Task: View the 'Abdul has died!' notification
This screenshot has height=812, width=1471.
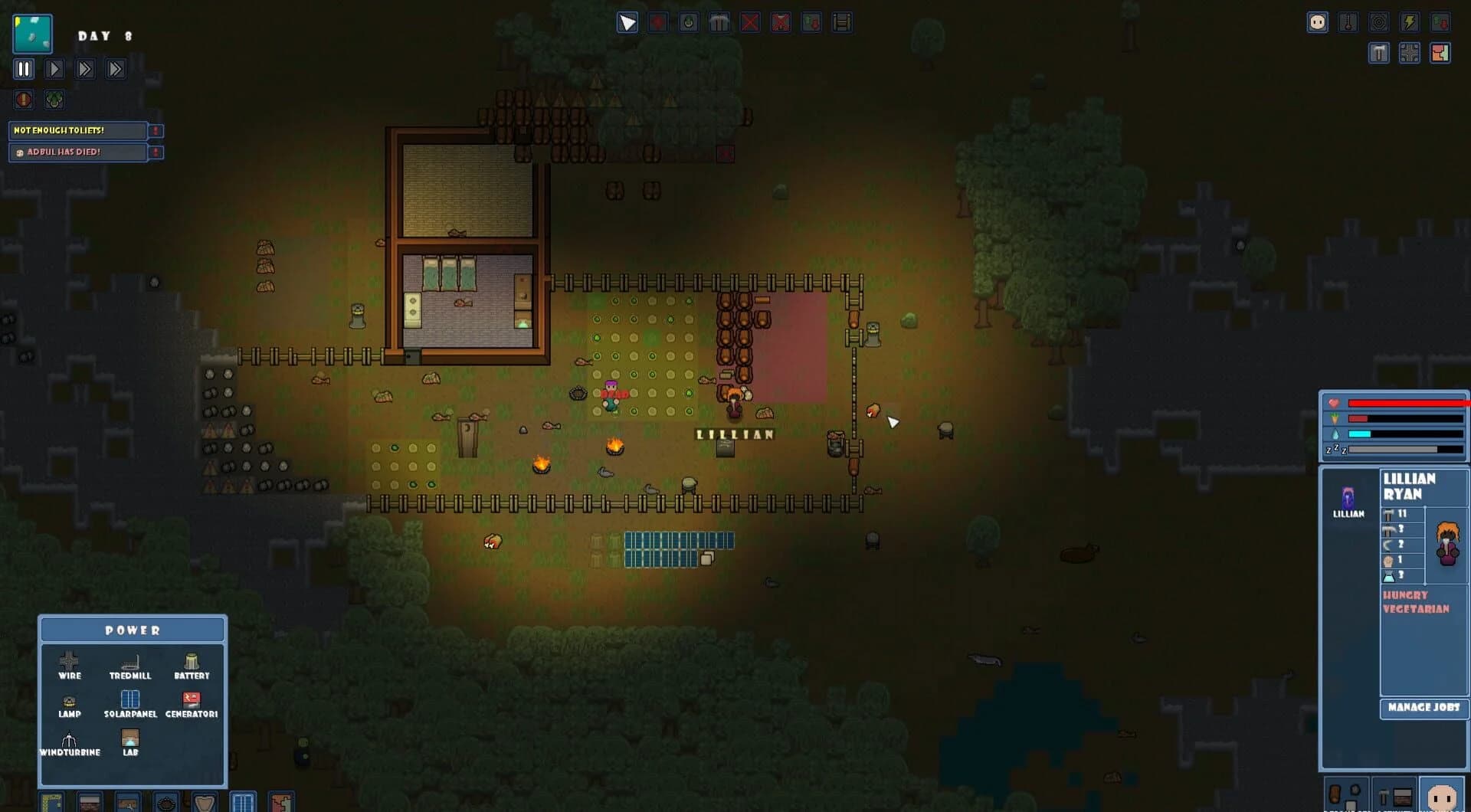Action: 77,152
